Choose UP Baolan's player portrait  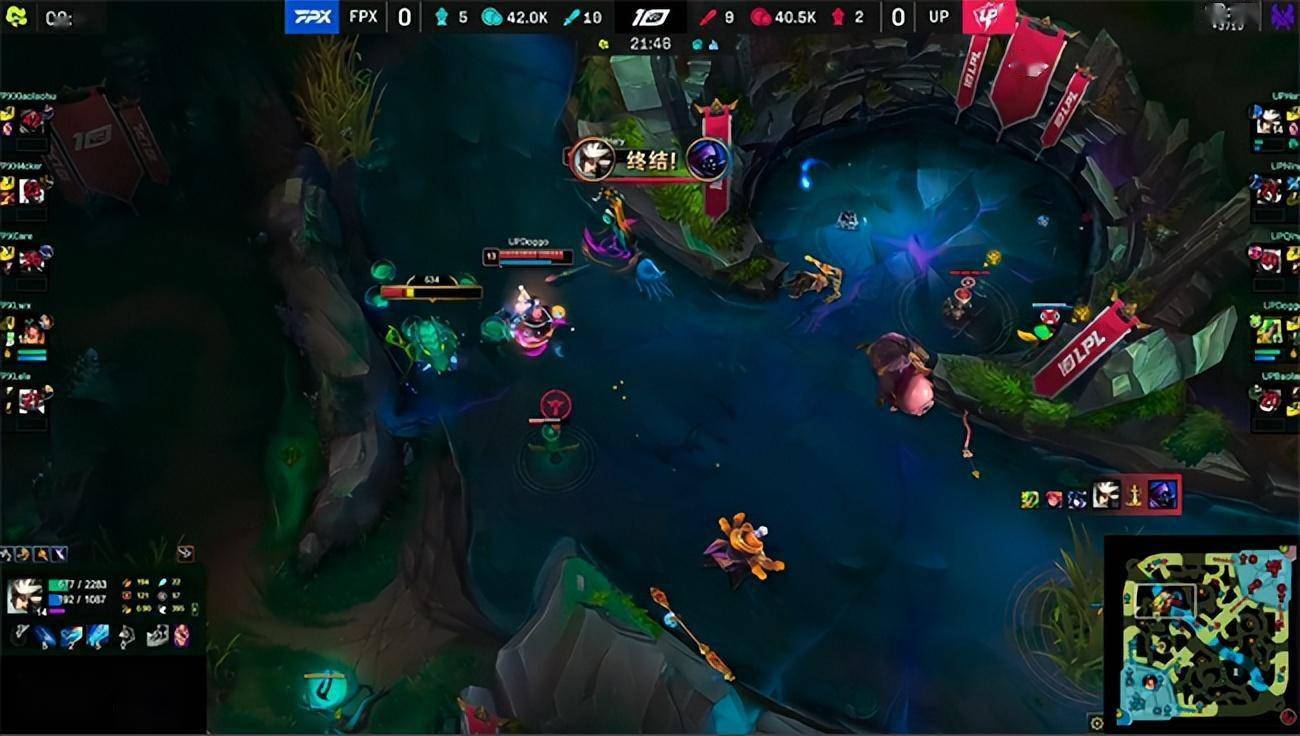[1268, 400]
